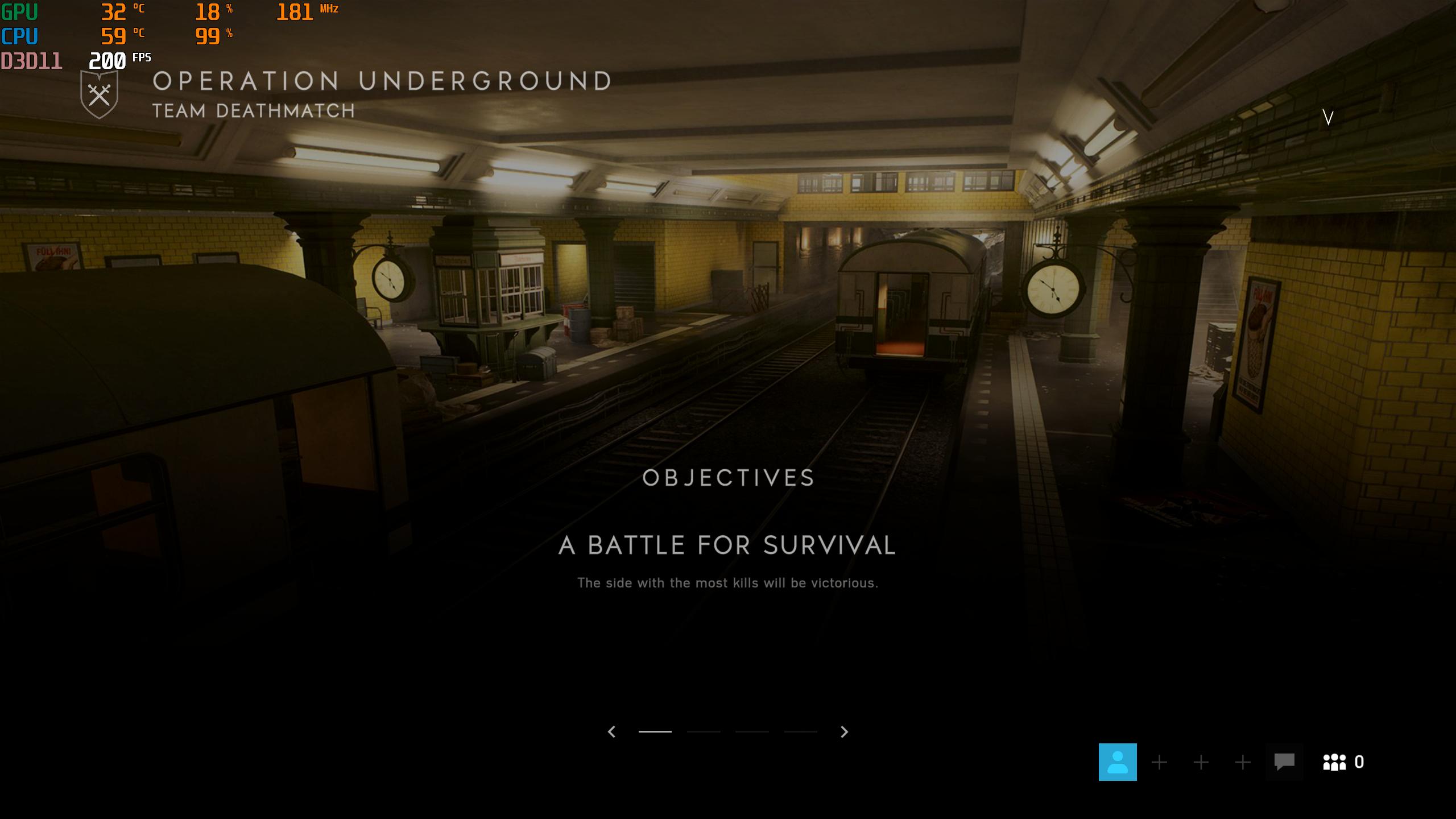Show the squad members list icon
1456x819 pixels.
[1335, 762]
